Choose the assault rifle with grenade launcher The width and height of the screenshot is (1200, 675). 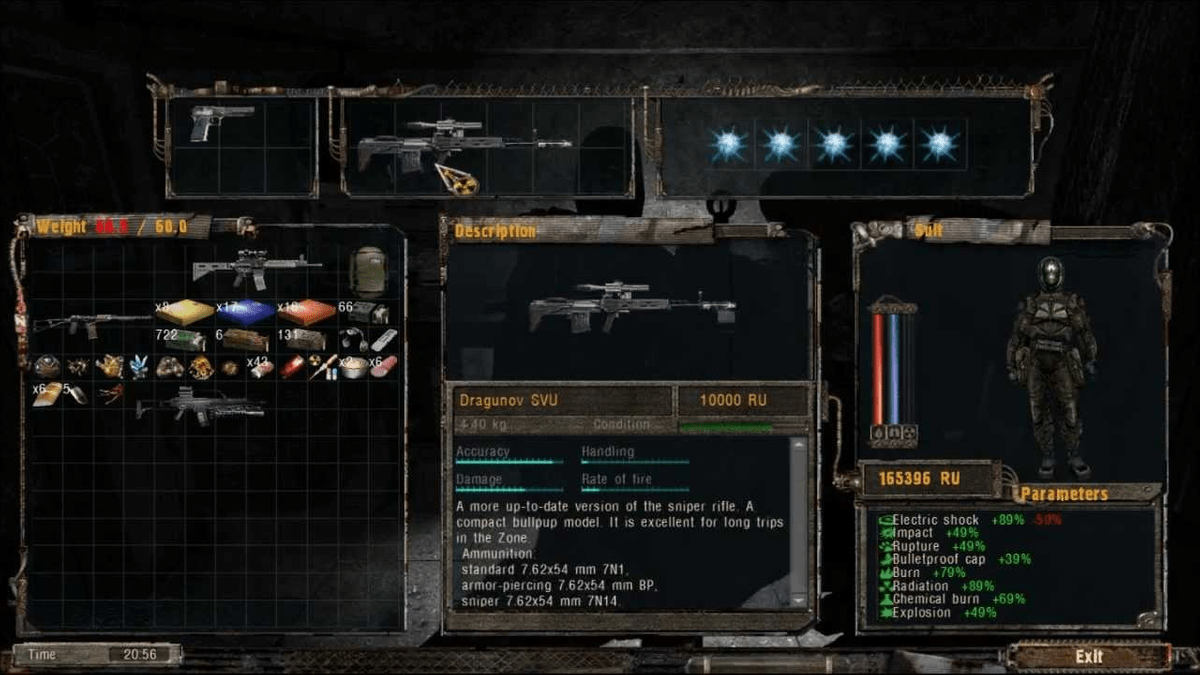pos(200,405)
